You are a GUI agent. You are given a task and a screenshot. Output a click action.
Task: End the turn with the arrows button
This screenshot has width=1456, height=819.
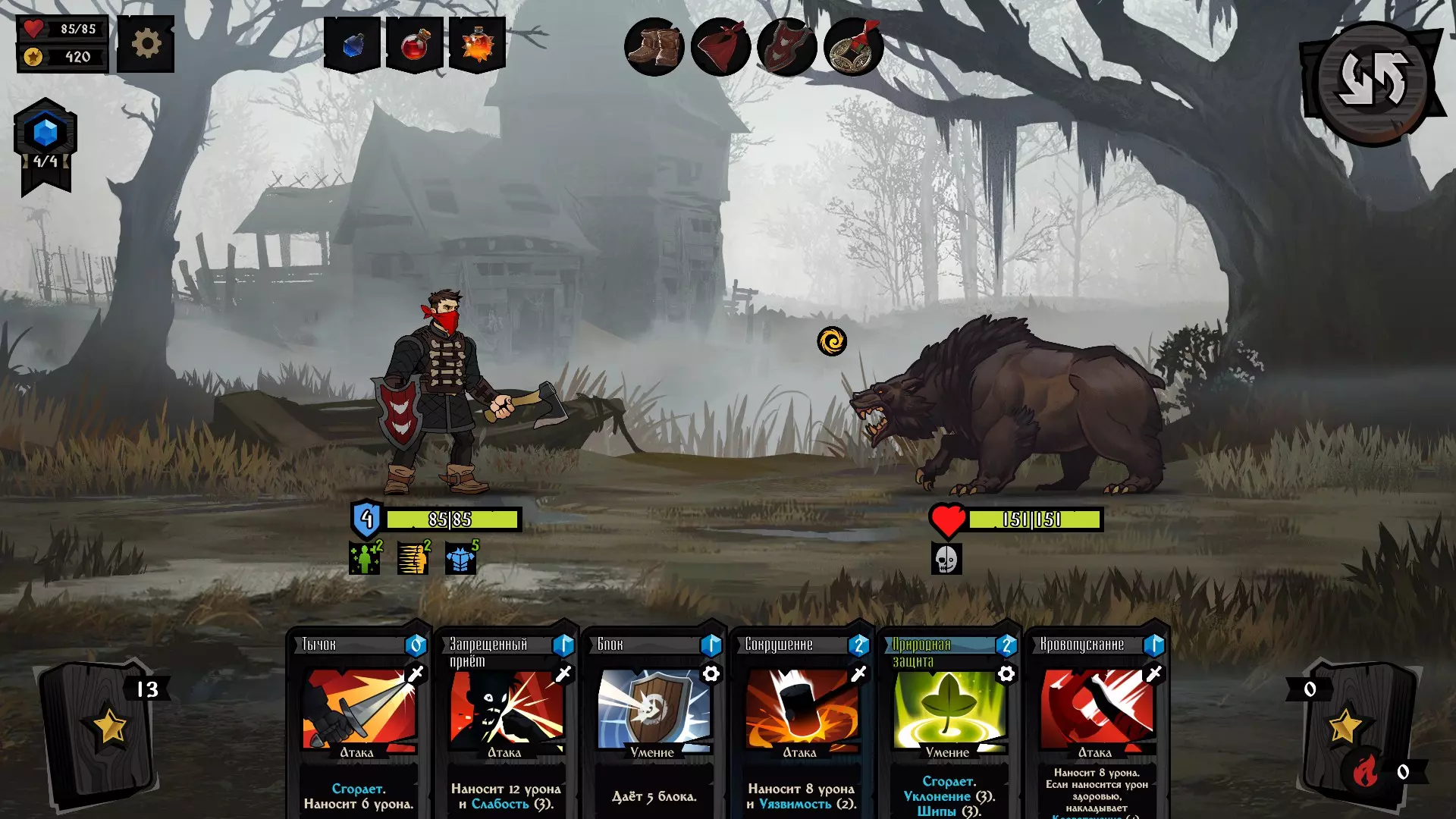1373,81
